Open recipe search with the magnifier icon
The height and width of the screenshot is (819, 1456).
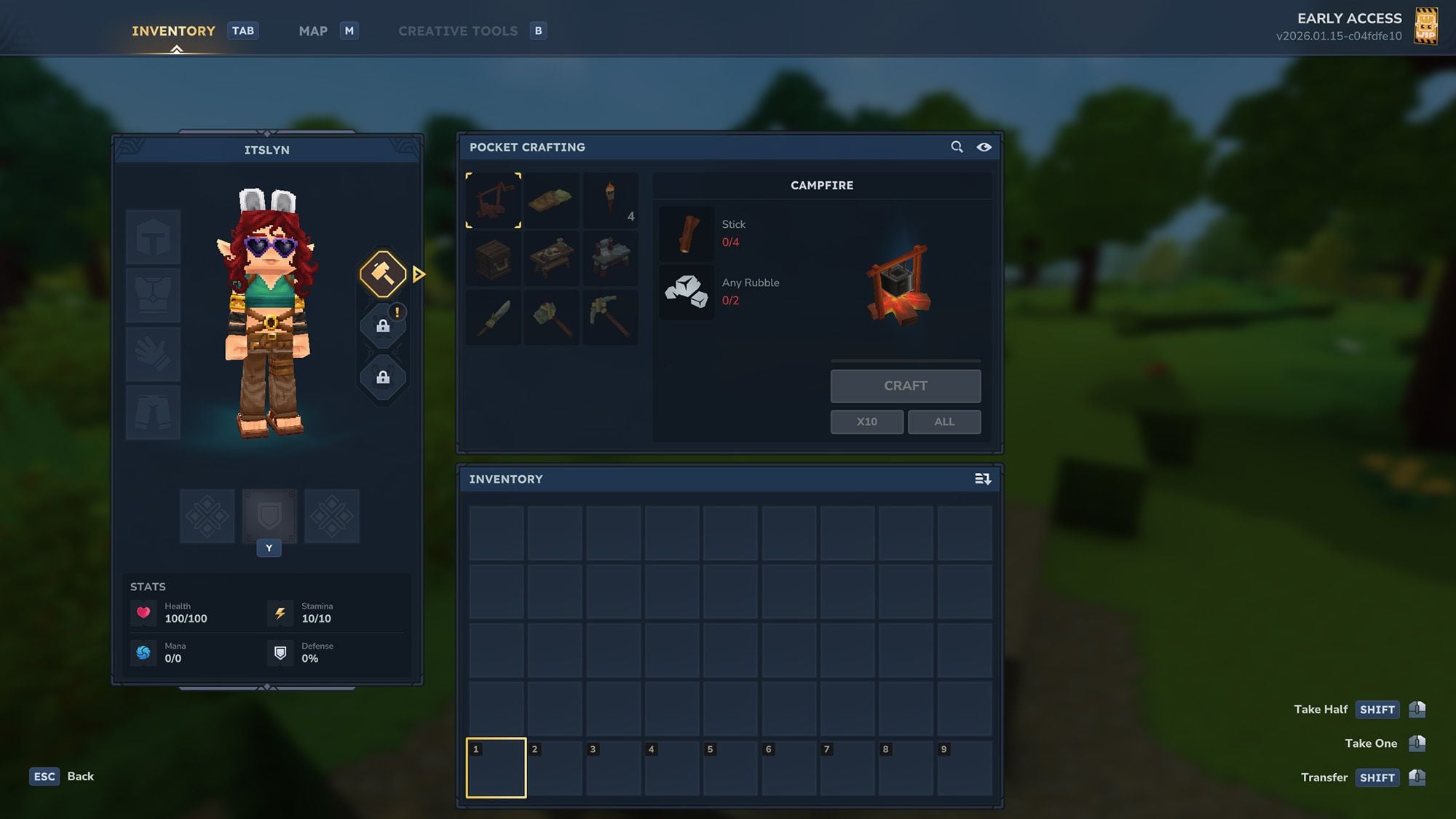(957, 147)
